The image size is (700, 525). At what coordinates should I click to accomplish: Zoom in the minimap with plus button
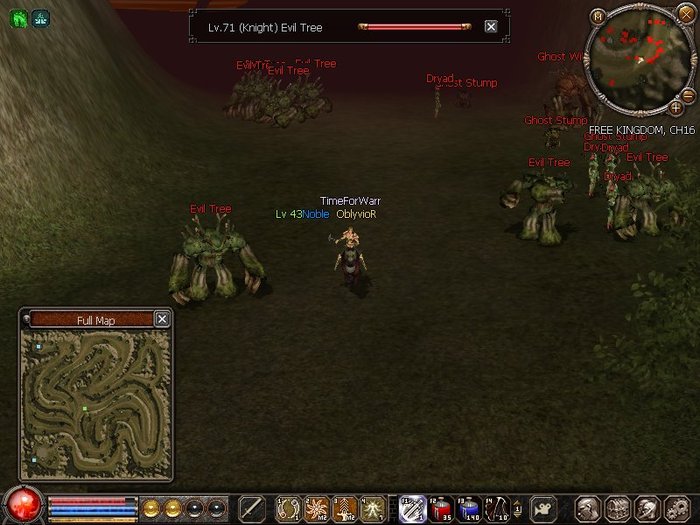pos(675,106)
